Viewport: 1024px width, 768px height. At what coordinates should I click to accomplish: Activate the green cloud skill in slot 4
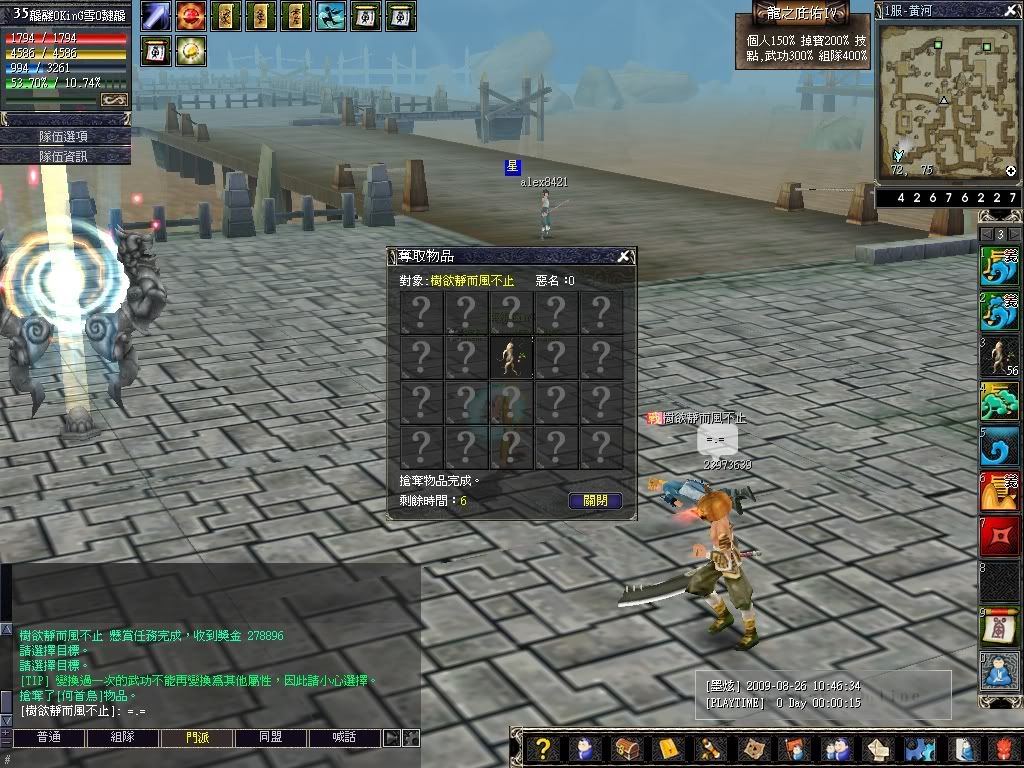coord(999,402)
